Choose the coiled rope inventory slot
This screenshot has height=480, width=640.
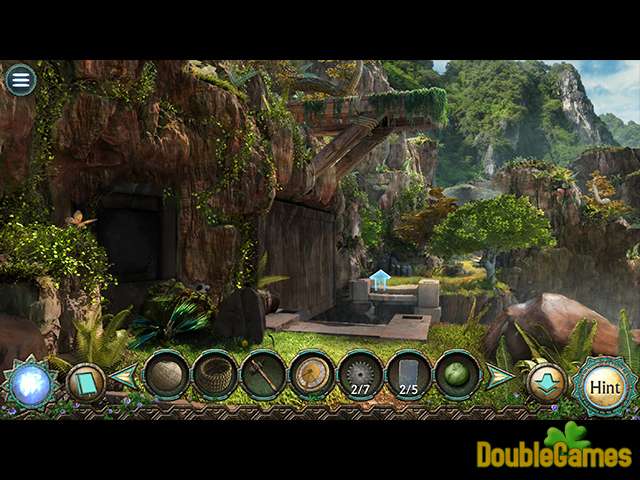point(215,376)
